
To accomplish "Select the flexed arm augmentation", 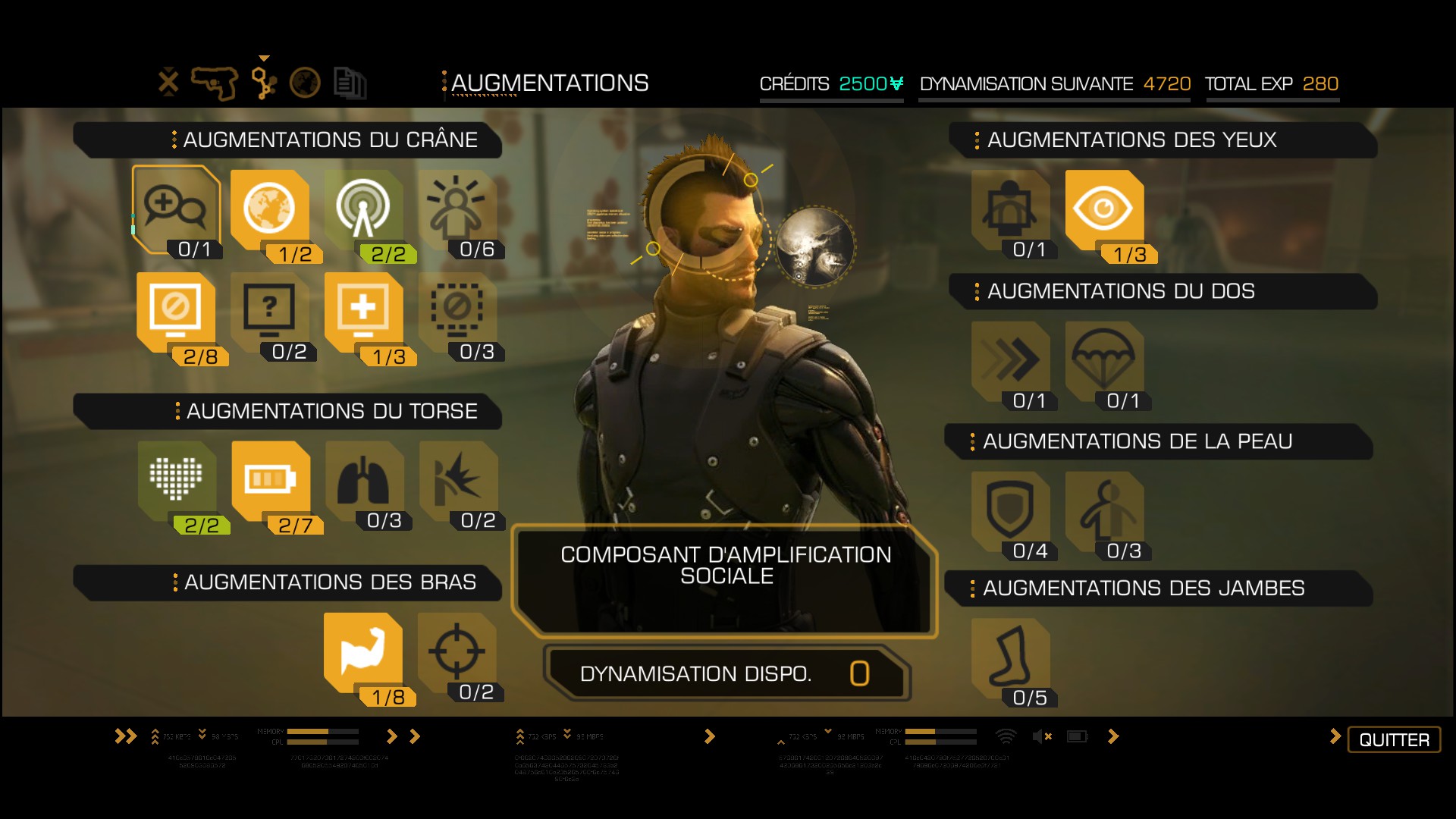I will tap(362, 651).
